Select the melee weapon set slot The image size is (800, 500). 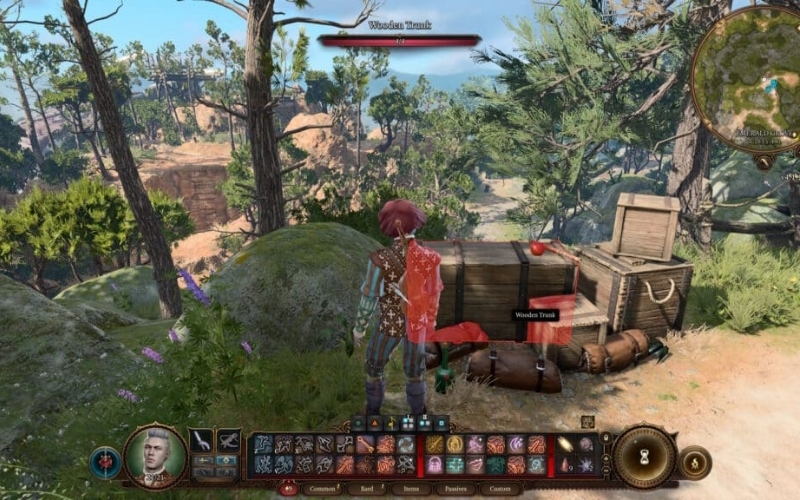click(201, 440)
